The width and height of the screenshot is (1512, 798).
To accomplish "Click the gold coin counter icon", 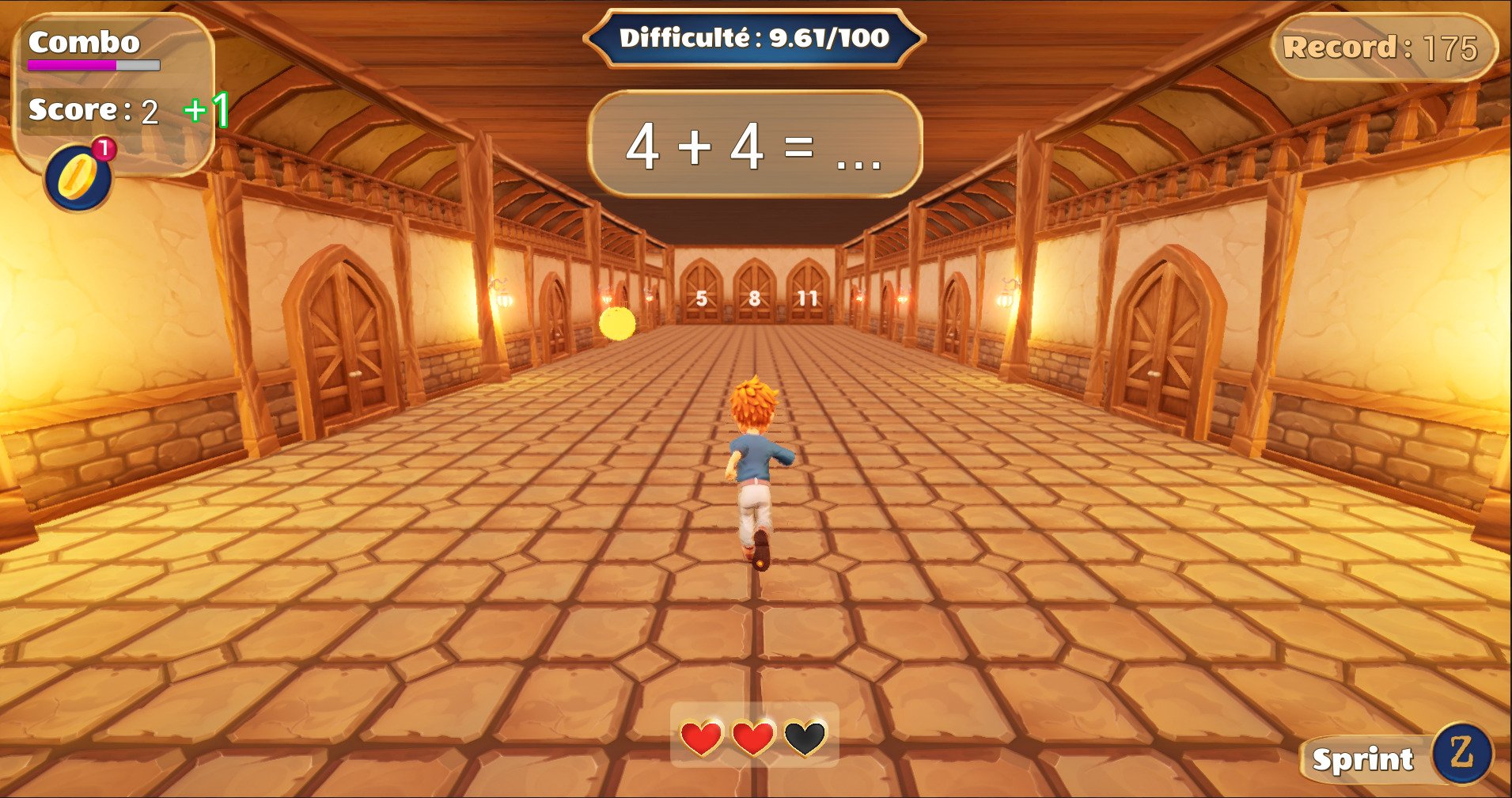I will [78, 178].
